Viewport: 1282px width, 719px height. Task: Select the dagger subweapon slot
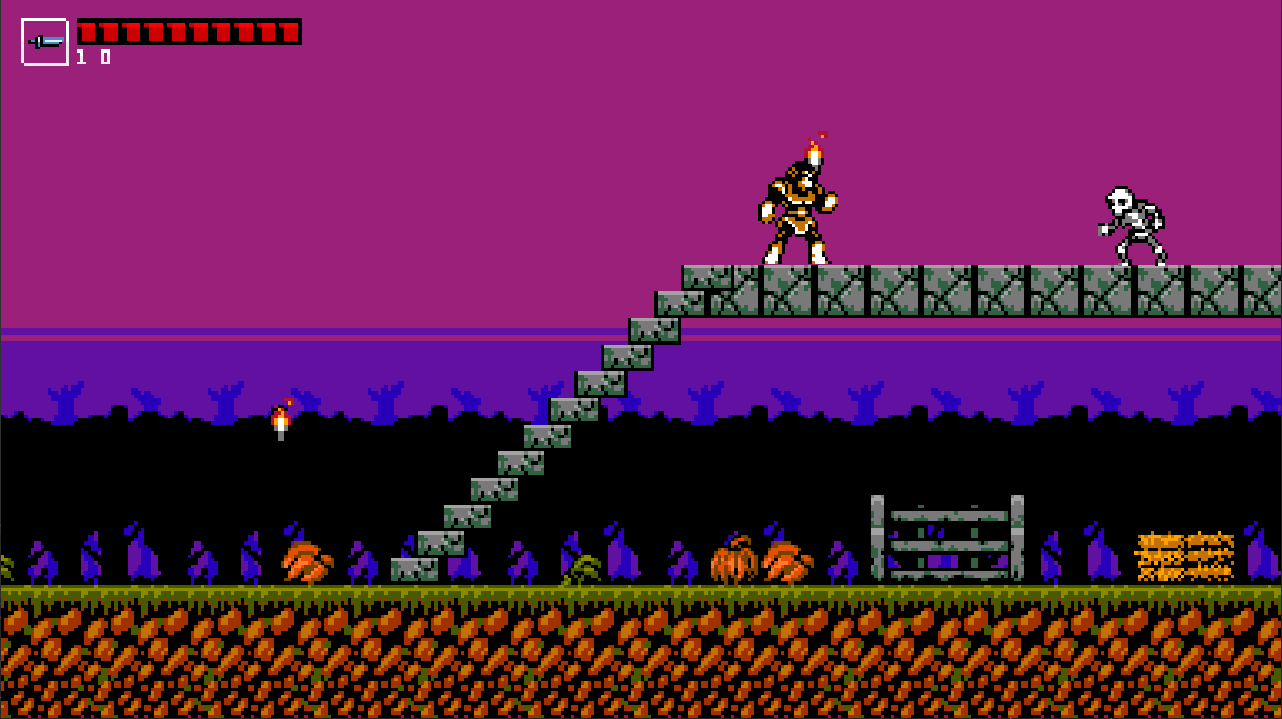click(45, 42)
